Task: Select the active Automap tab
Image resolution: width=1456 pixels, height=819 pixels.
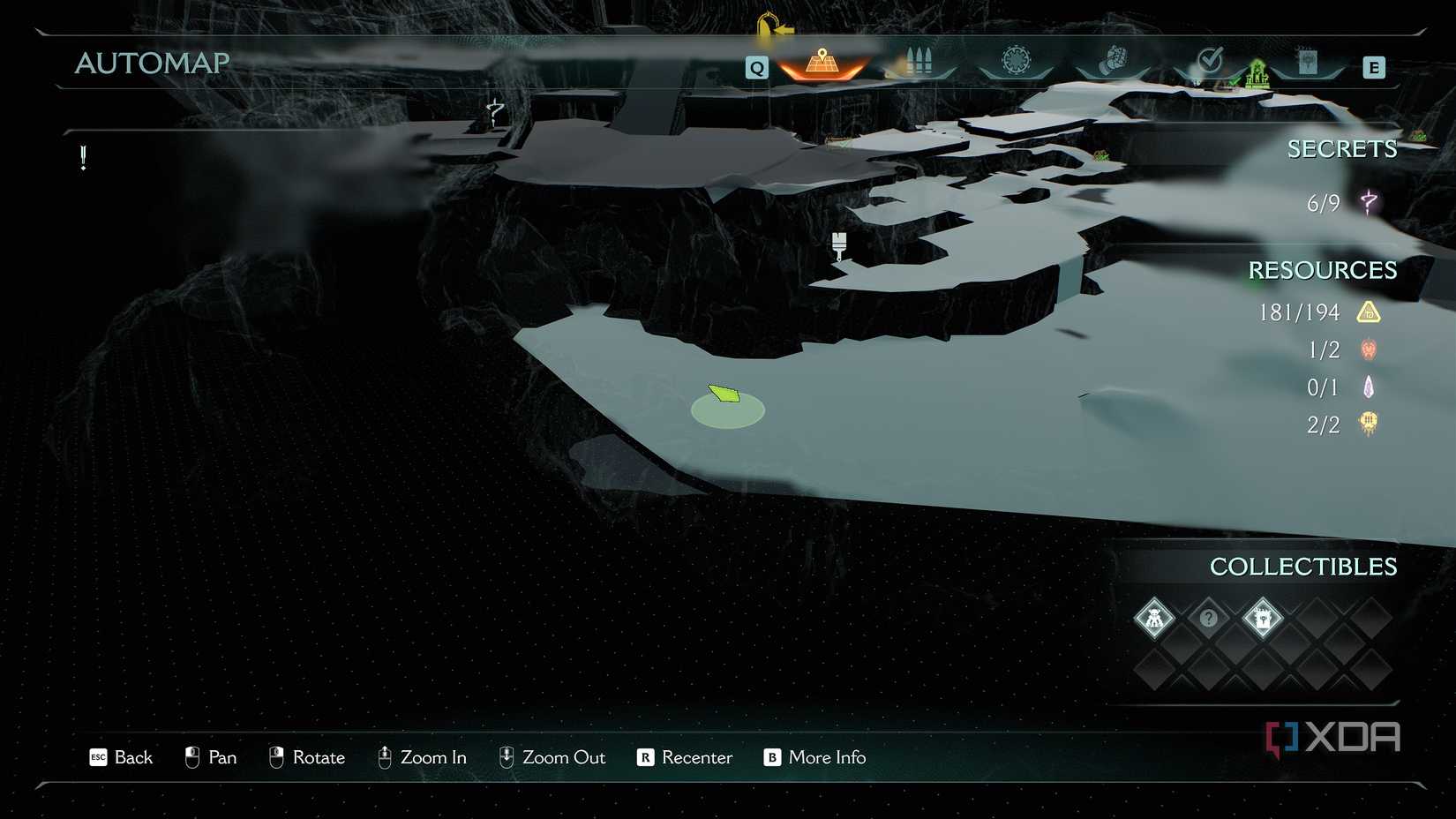Action: tap(822, 63)
